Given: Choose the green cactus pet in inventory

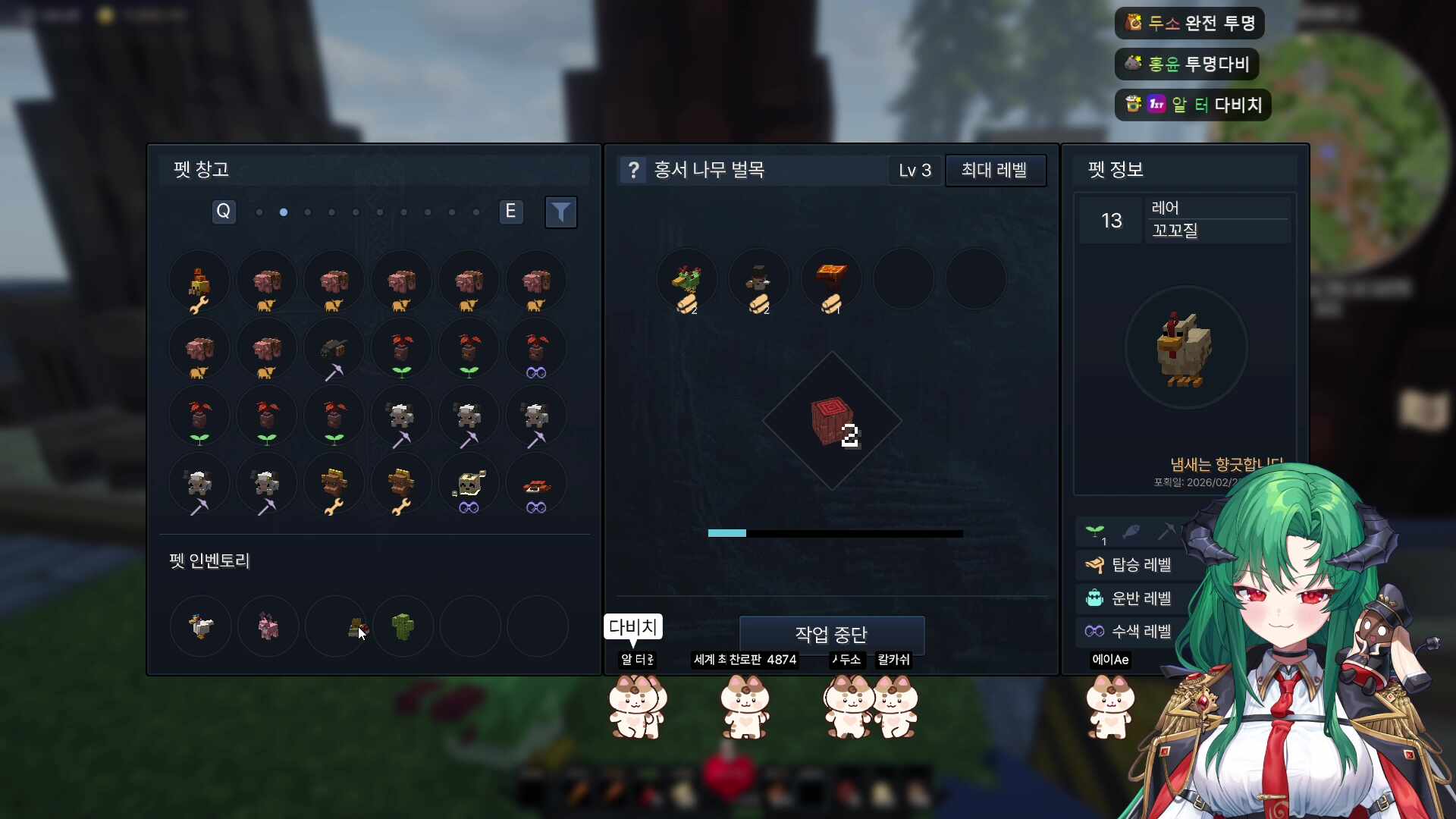Looking at the screenshot, I should 403,626.
